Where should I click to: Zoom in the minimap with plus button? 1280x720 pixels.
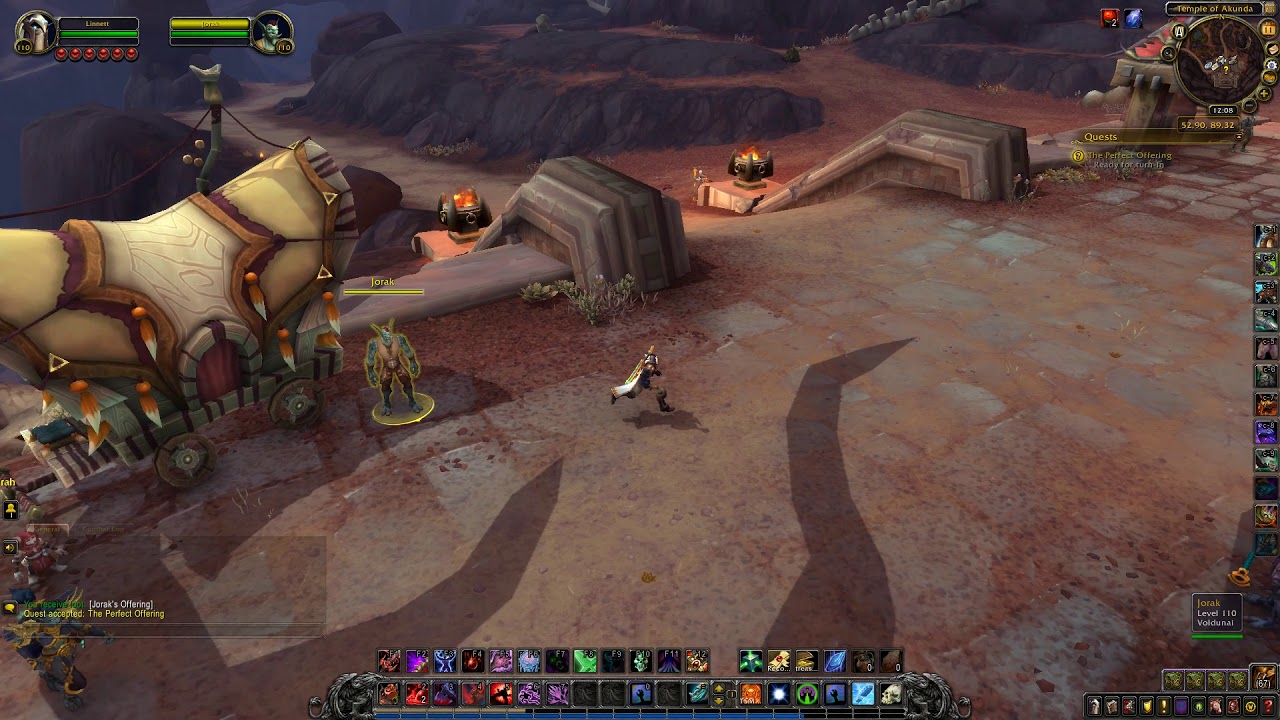click(1264, 93)
